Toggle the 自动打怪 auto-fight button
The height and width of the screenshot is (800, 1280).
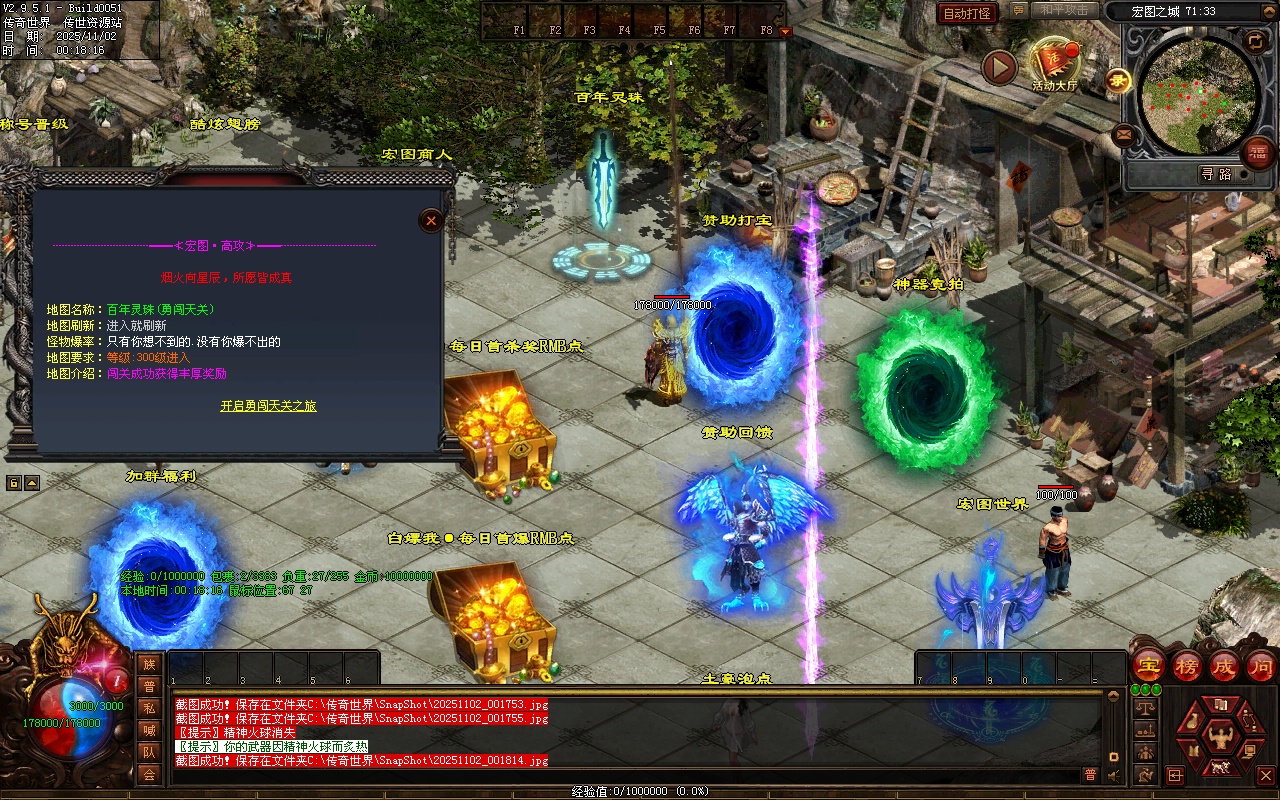click(x=967, y=13)
